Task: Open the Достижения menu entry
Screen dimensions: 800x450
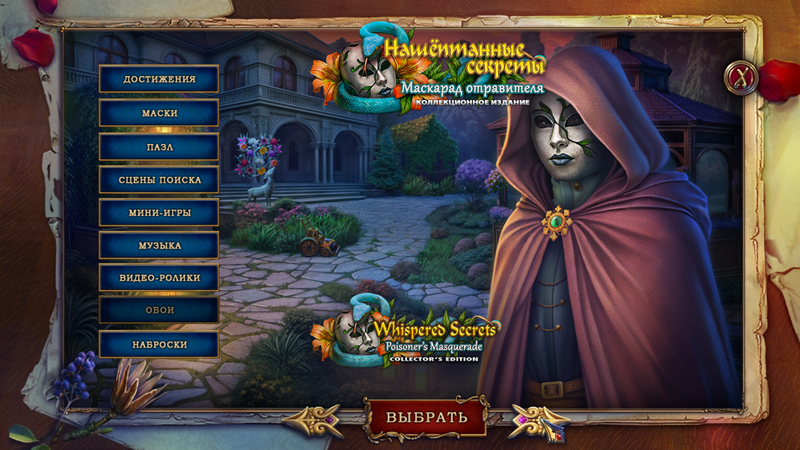Action: click(159, 79)
